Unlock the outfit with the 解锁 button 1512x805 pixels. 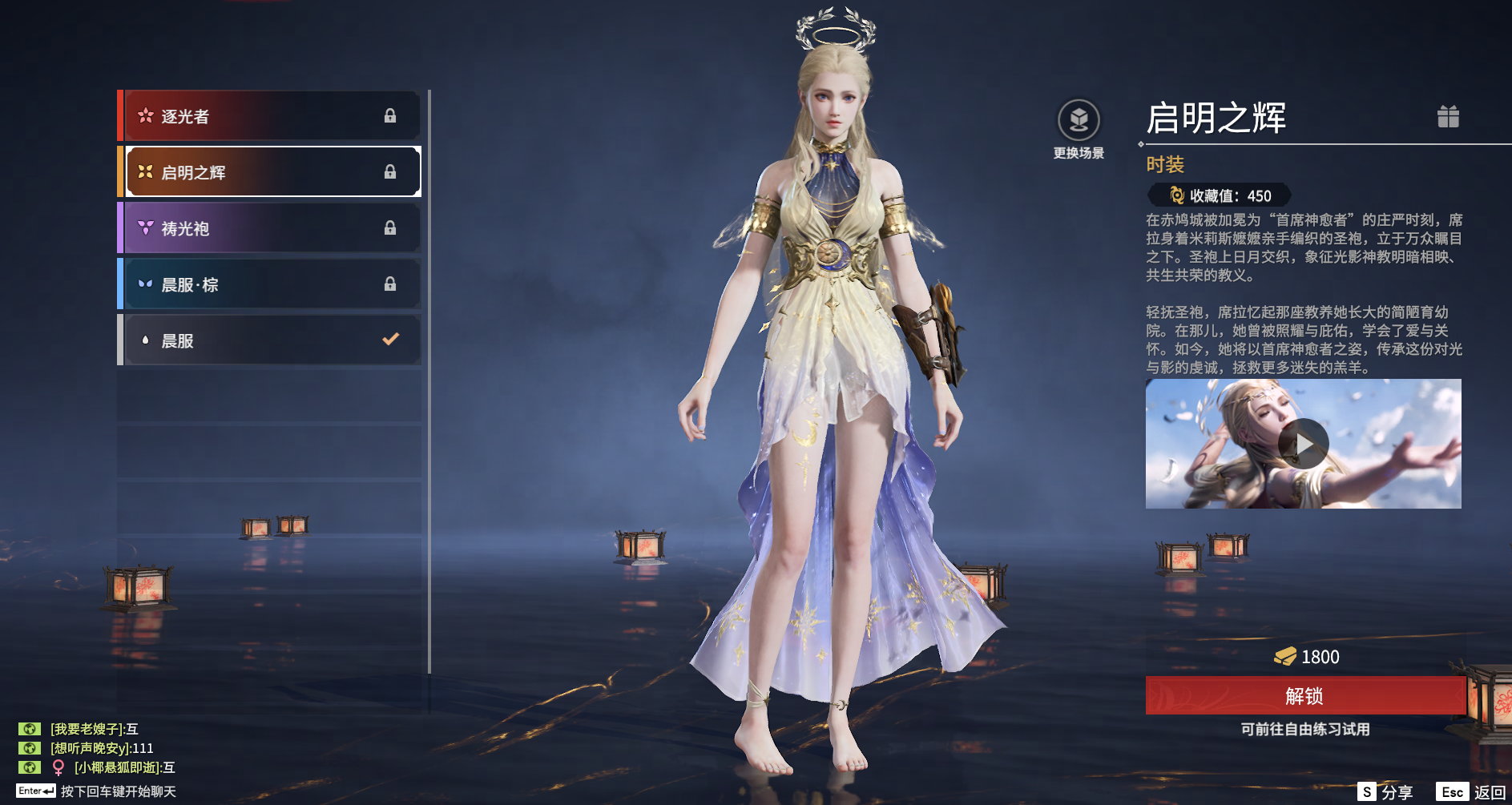pos(1304,695)
